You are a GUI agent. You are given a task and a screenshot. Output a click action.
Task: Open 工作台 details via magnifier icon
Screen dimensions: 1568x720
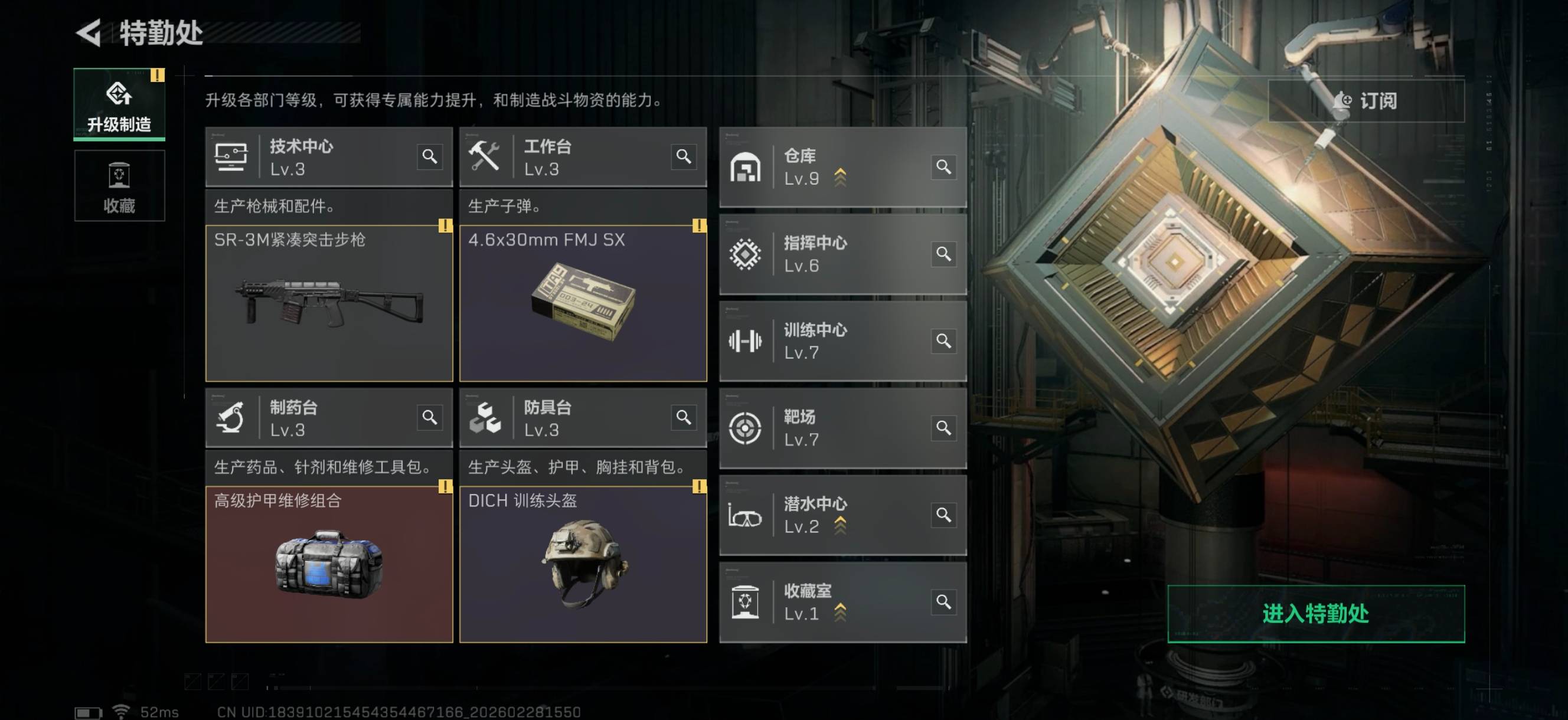click(x=684, y=157)
